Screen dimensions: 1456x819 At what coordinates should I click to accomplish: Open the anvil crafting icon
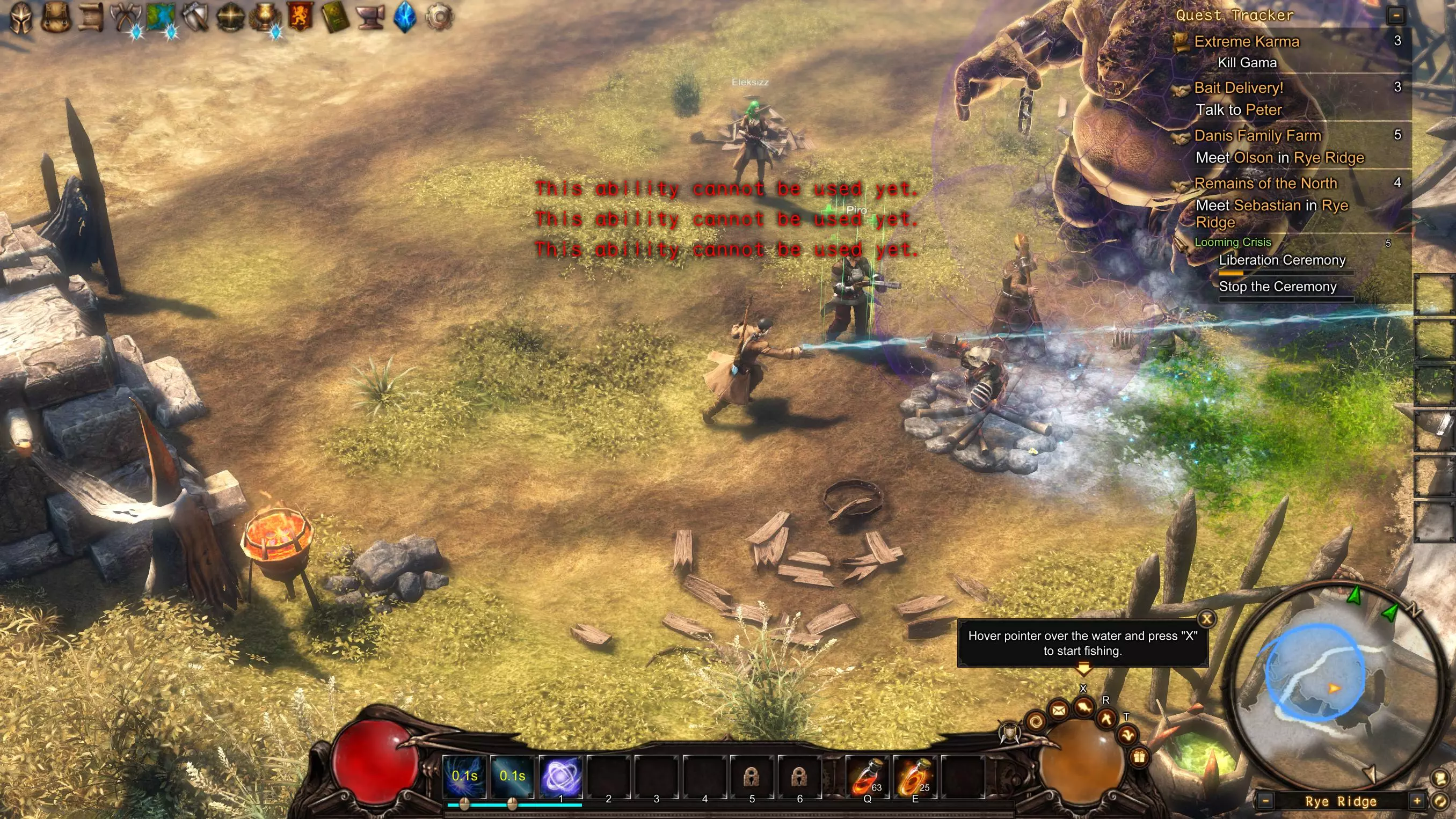370,17
